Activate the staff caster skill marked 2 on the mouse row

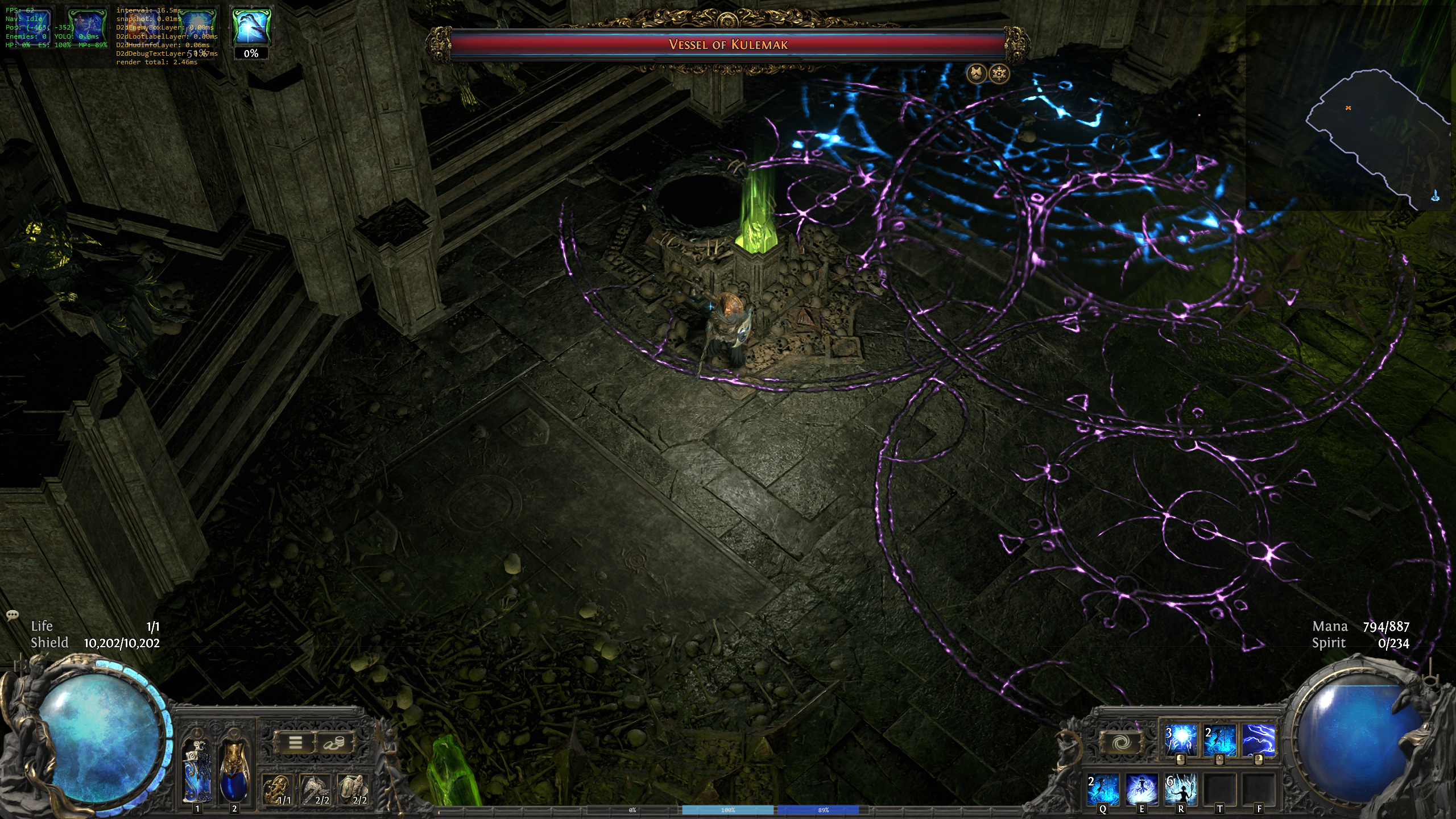click(x=1219, y=740)
